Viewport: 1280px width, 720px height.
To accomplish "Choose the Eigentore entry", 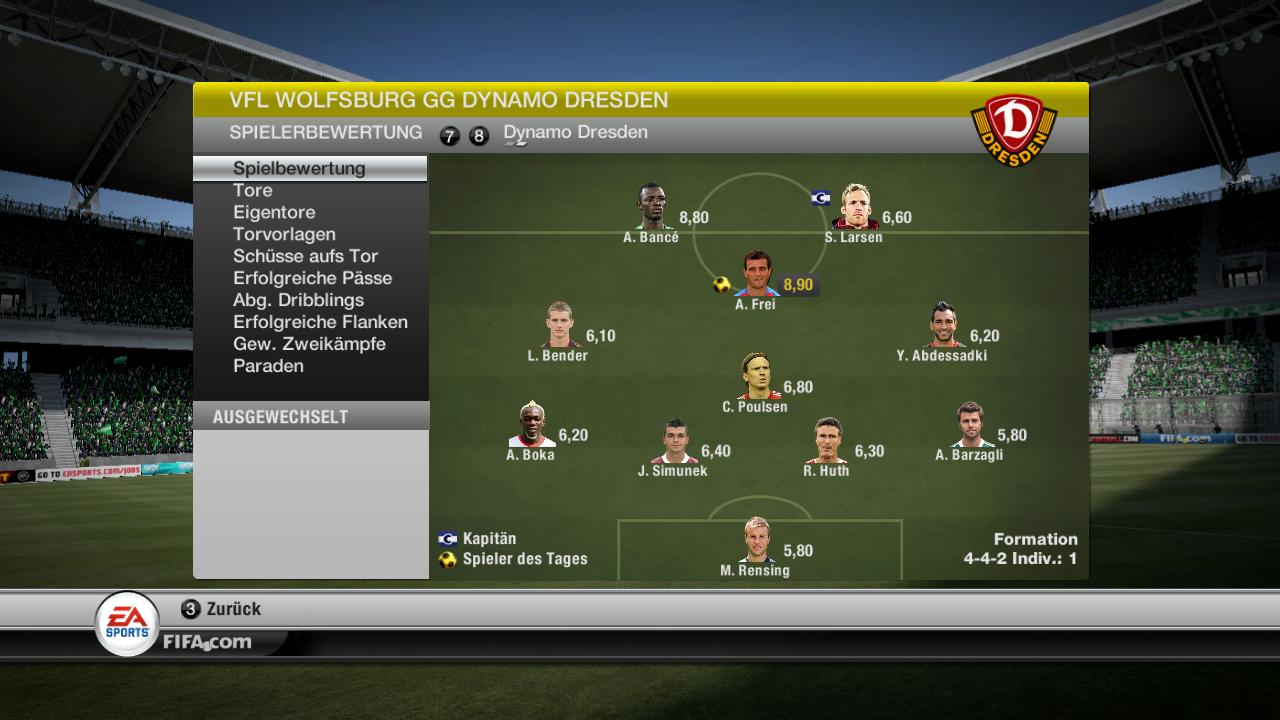I will (274, 212).
